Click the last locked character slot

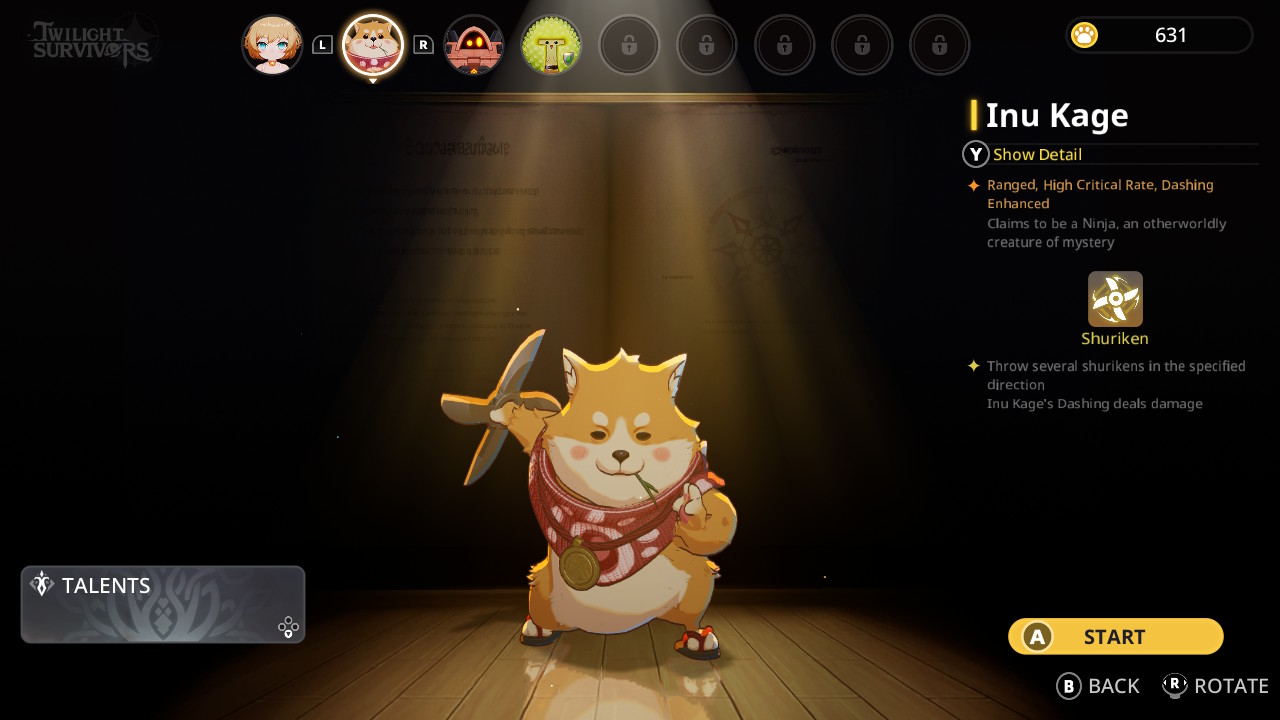940,44
